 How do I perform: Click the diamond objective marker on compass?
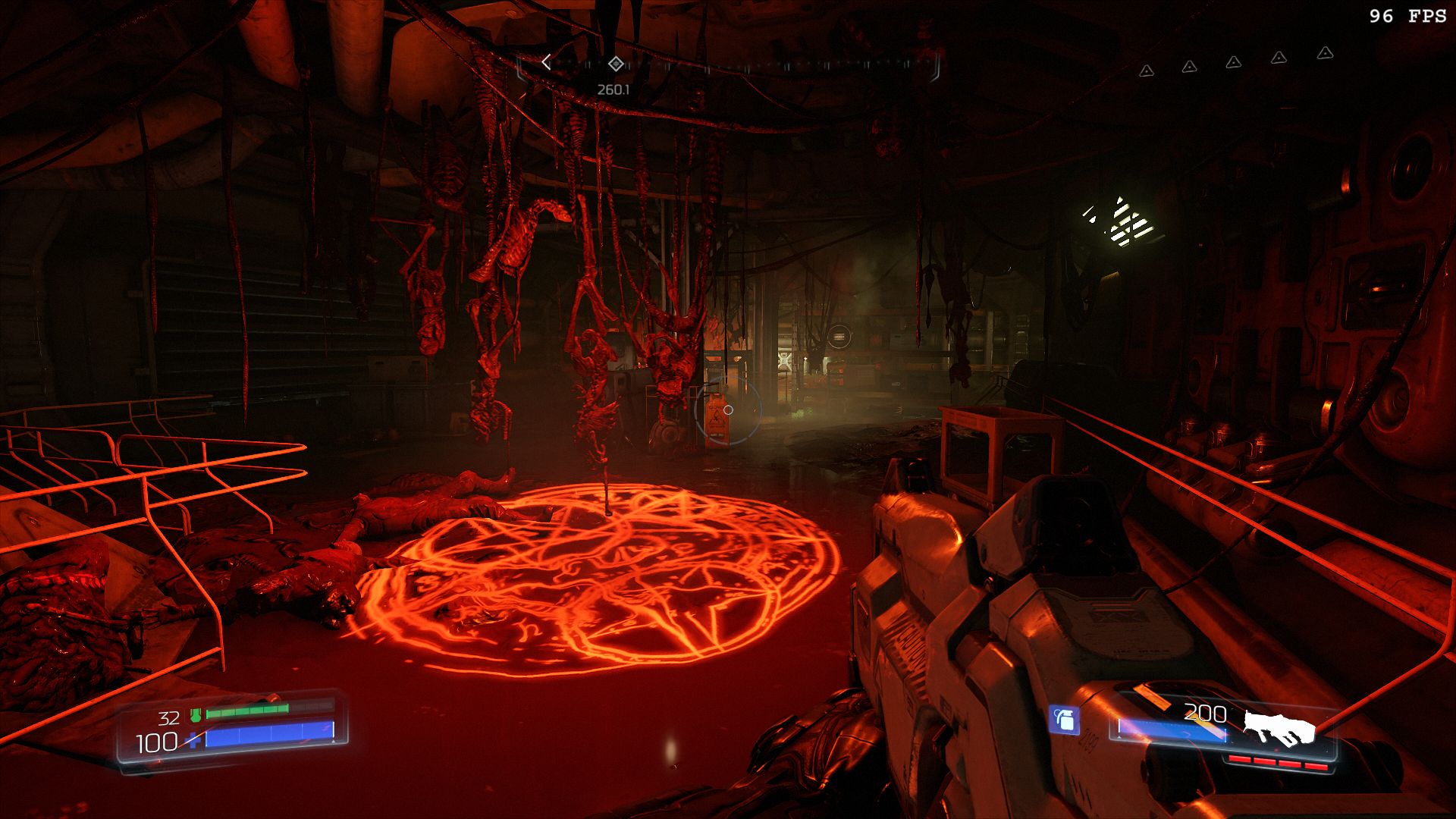[x=615, y=64]
